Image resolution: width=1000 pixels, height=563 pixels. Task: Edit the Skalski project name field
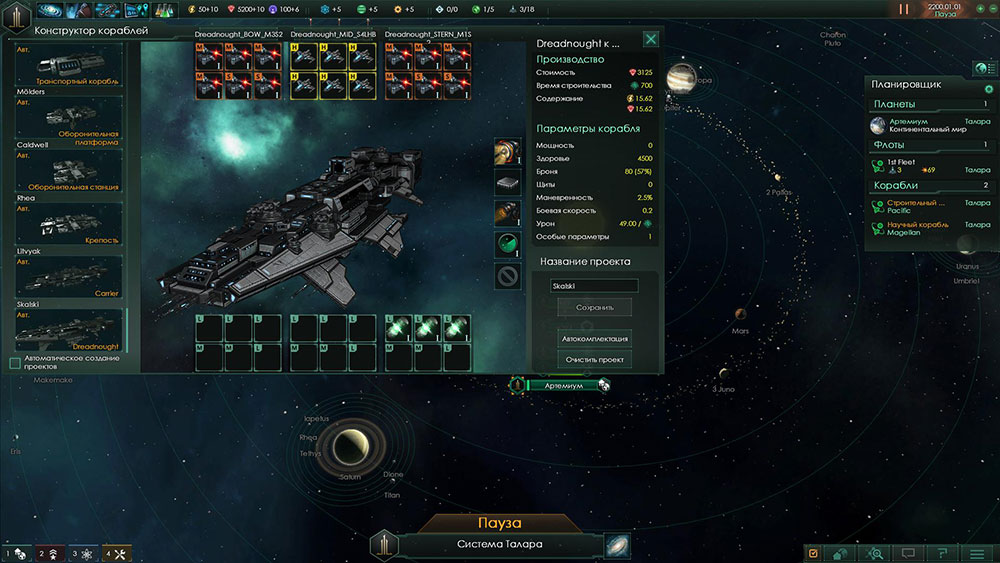[x=595, y=286]
